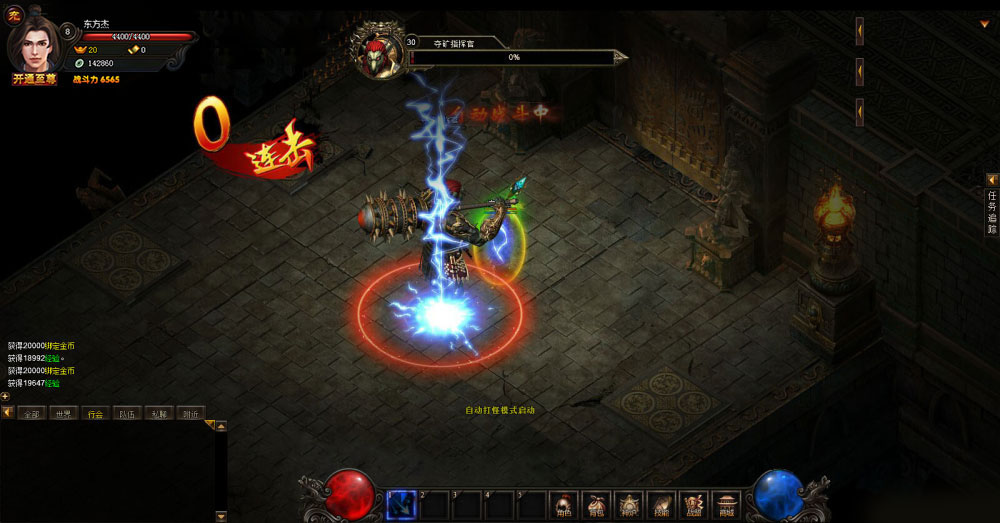Open the 技能 skills menu
The height and width of the screenshot is (523, 1000).
coord(660,504)
